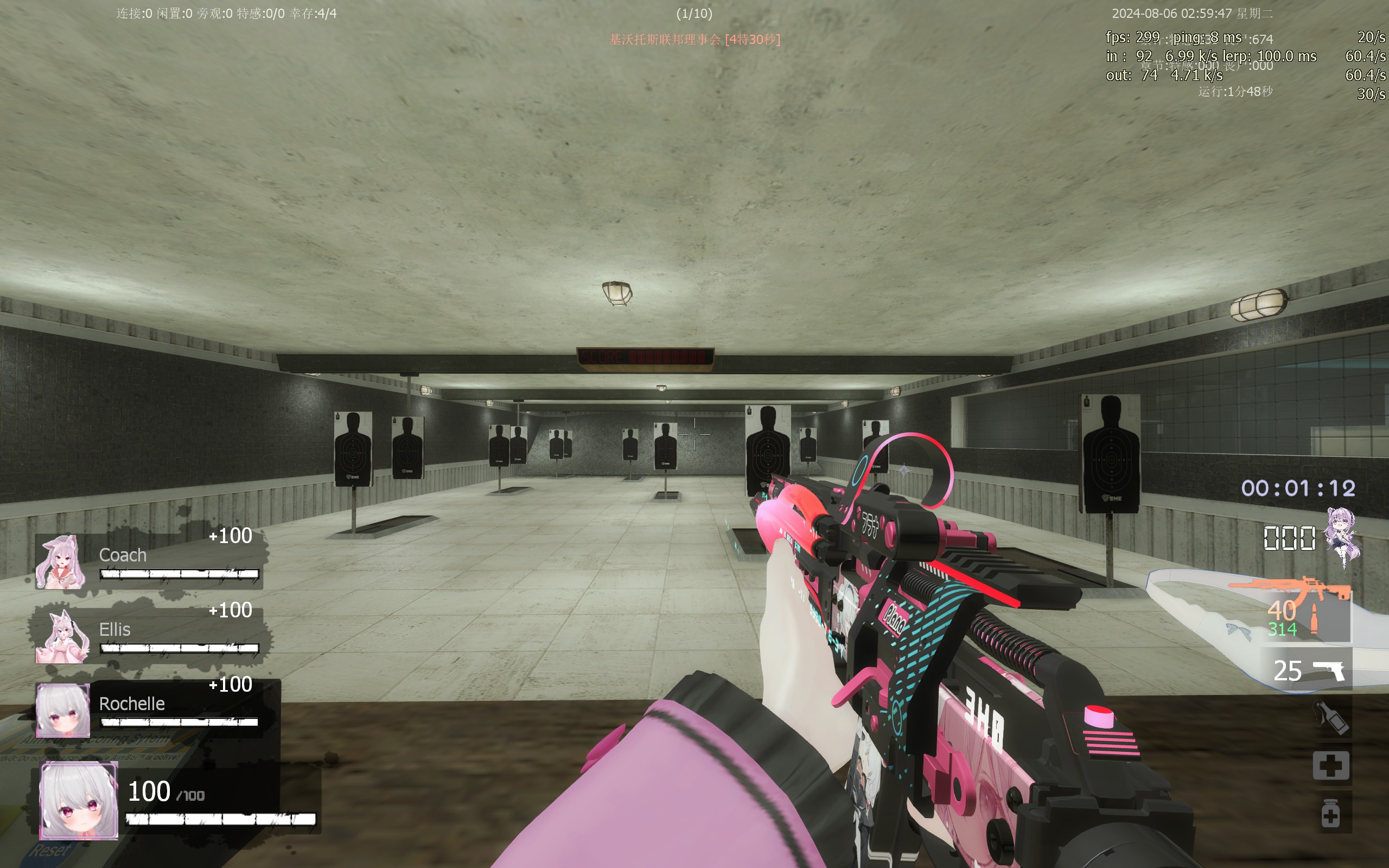Switch to the pistol weapon slot
The height and width of the screenshot is (868, 1389).
click(x=1329, y=671)
